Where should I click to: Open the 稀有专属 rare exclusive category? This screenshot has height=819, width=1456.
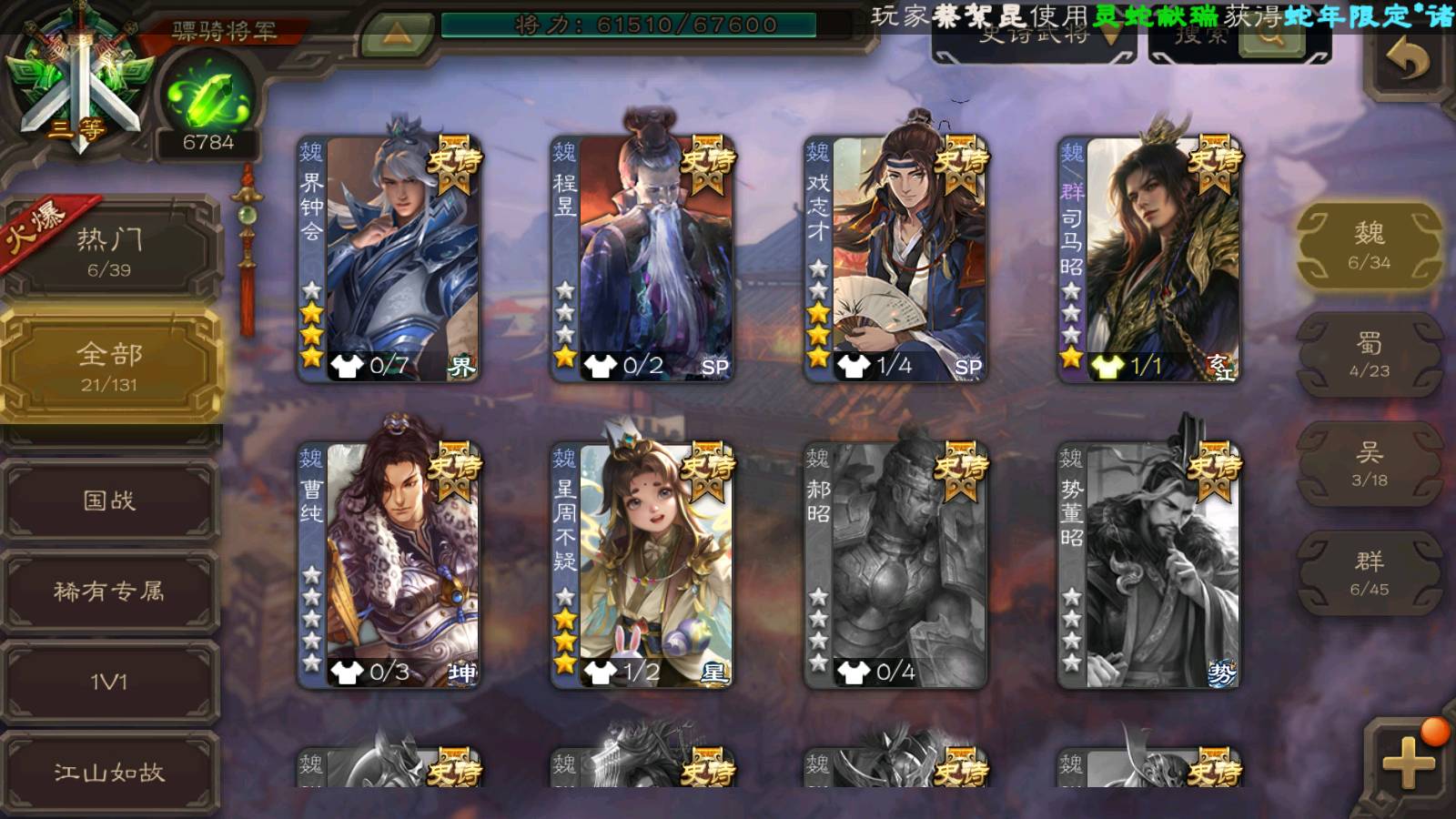[x=109, y=591]
